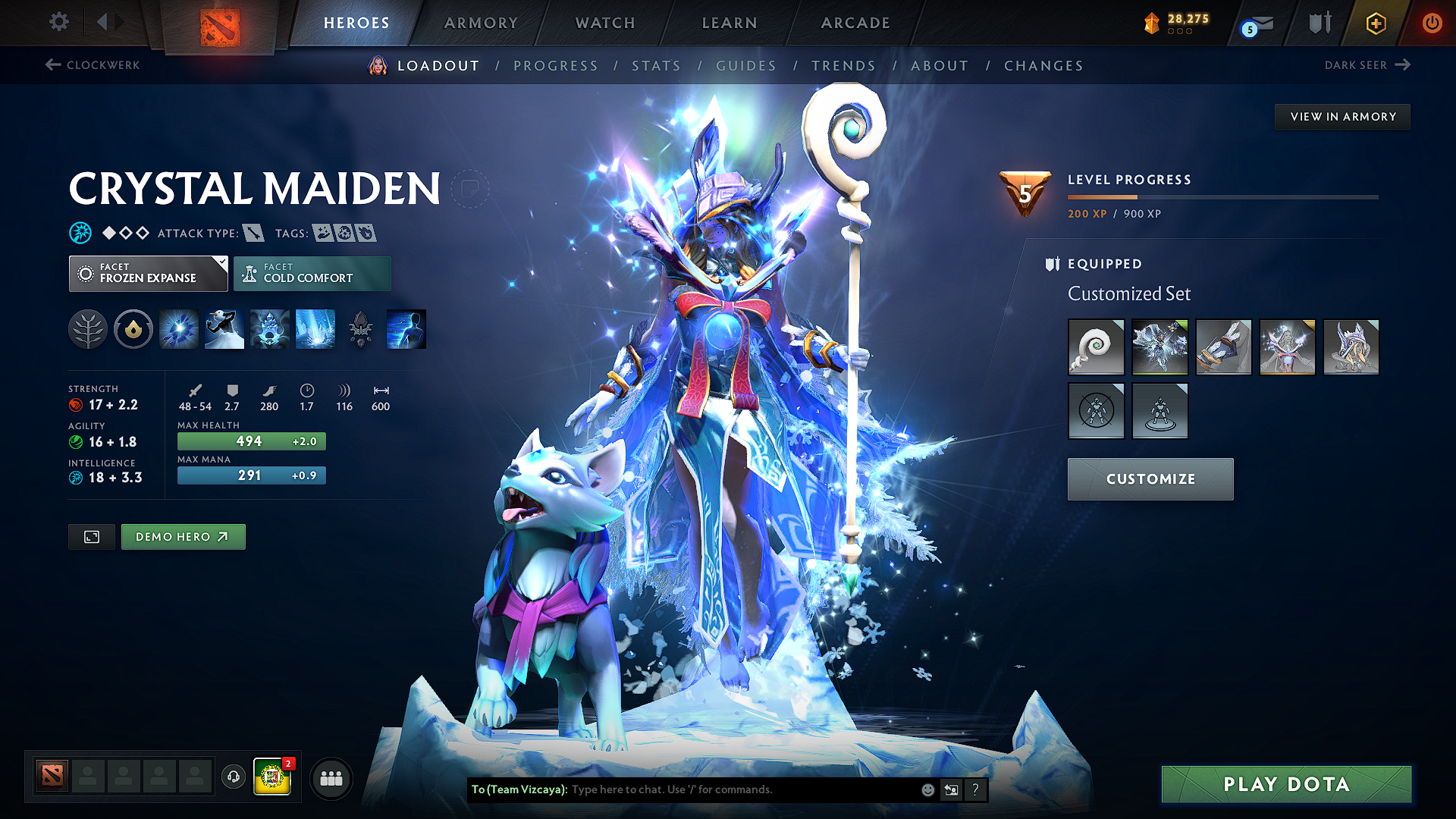
Task: Go forward to Dark Seer
Action: pos(1401,65)
